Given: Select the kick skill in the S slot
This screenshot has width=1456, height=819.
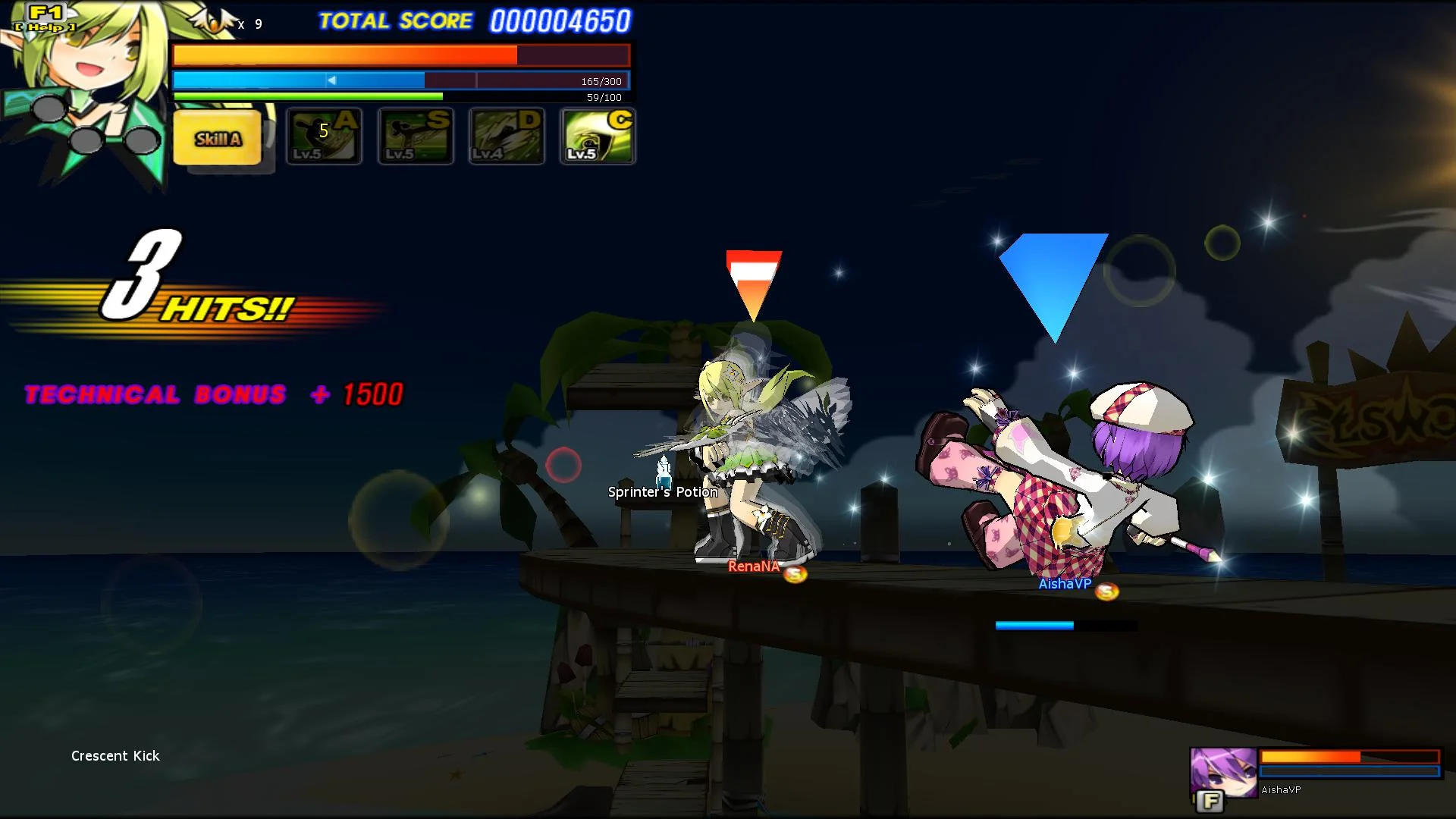Looking at the screenshot, I should coord(415,137).
